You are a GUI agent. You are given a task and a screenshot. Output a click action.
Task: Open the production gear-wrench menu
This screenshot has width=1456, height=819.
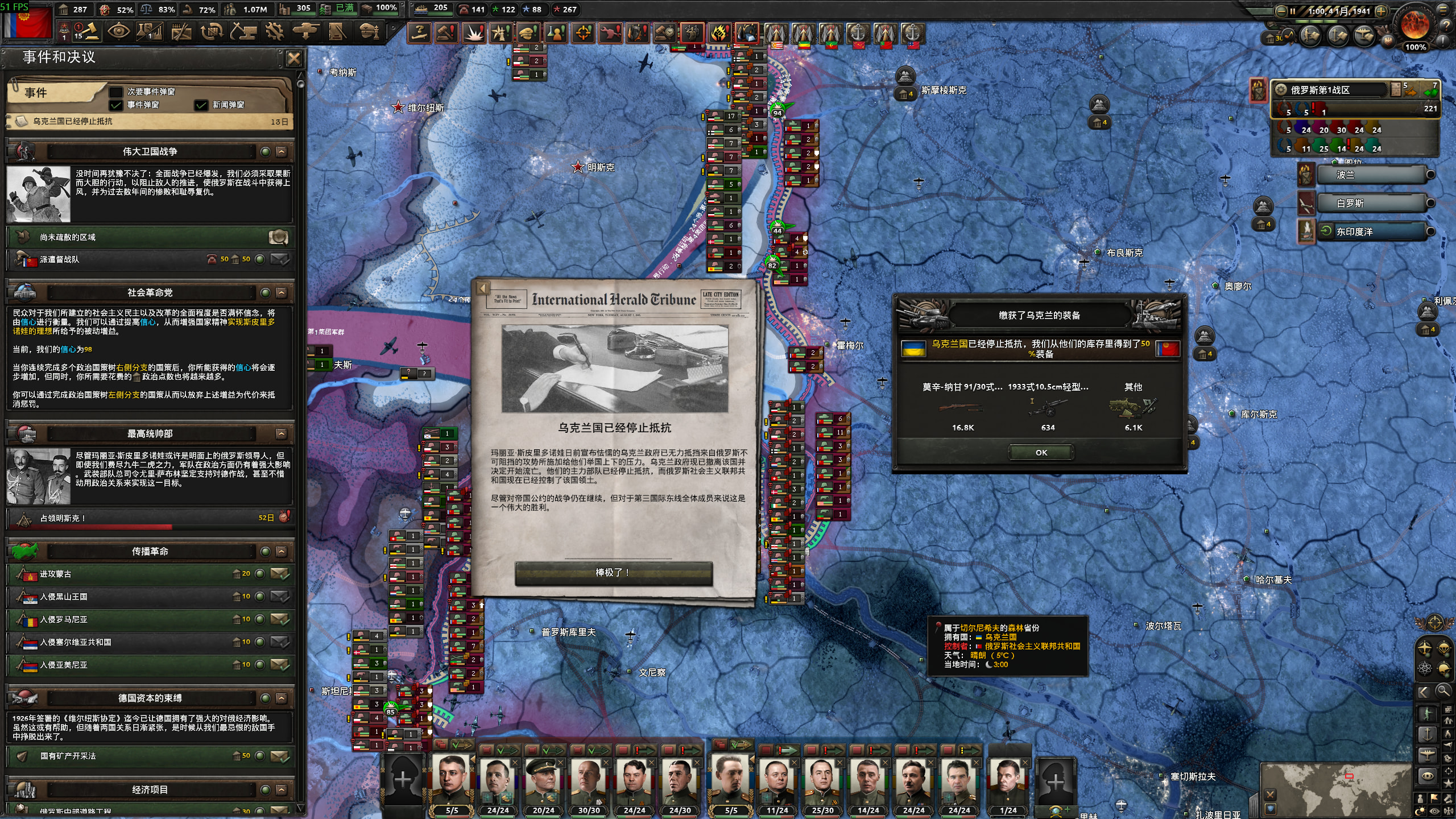pyautogui.click(x=275, y=31)
